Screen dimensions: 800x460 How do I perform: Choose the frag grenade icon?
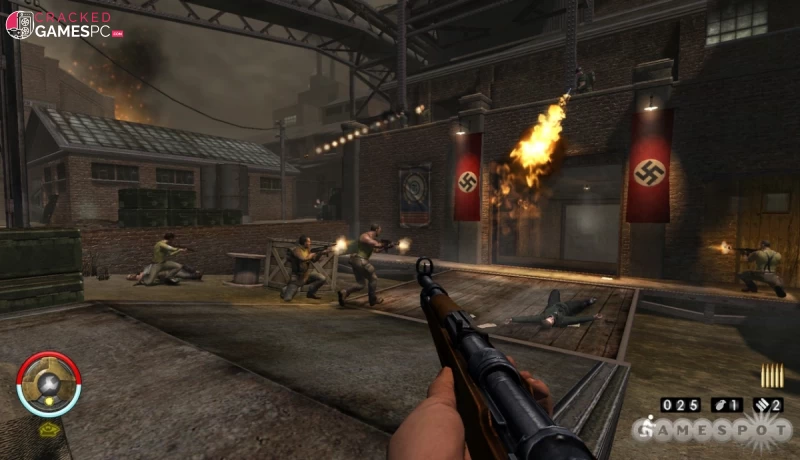719,405
